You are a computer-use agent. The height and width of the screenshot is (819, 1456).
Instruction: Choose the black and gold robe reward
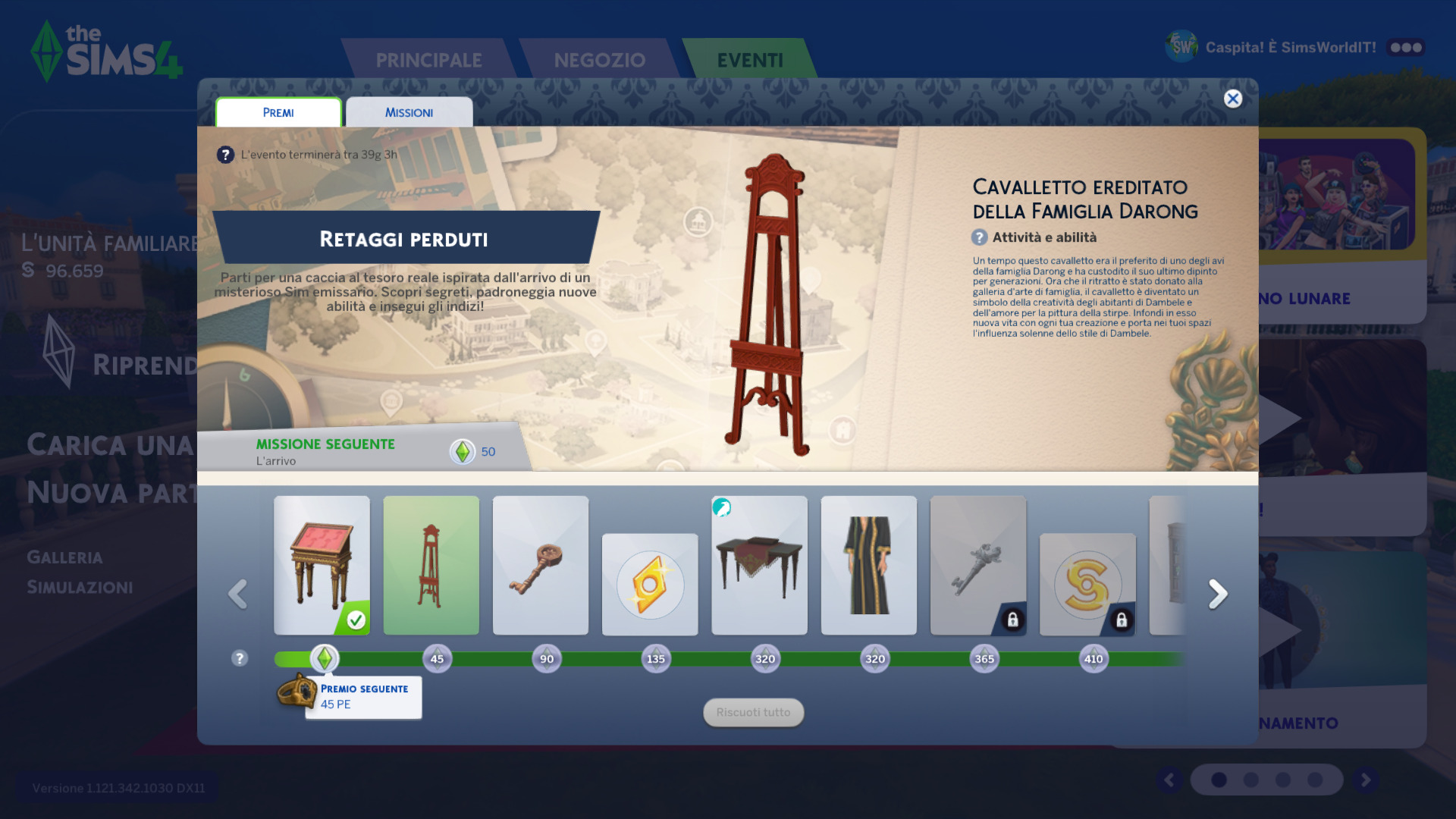tap(868, 565)
